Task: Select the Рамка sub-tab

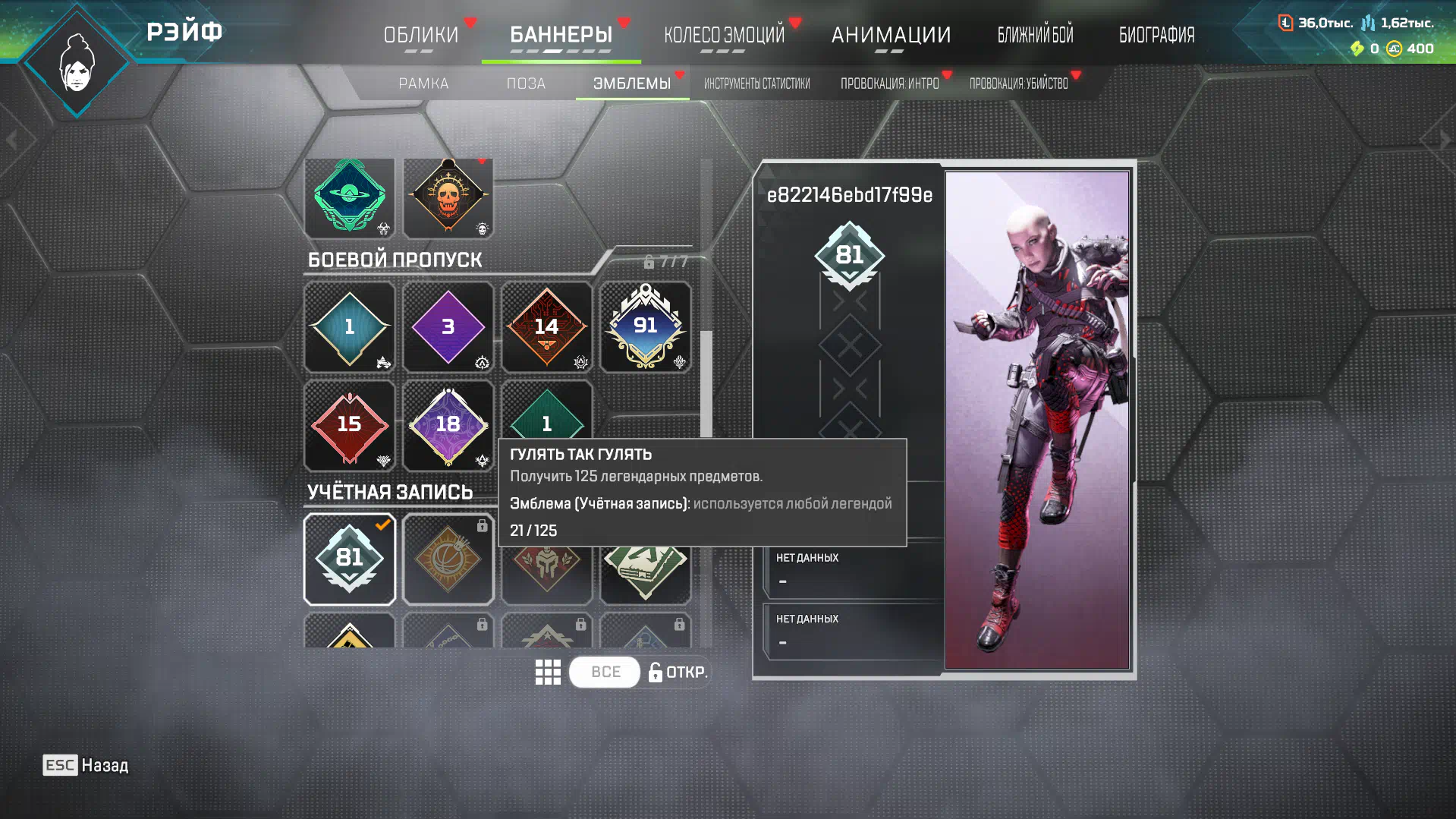Action: 423,83
